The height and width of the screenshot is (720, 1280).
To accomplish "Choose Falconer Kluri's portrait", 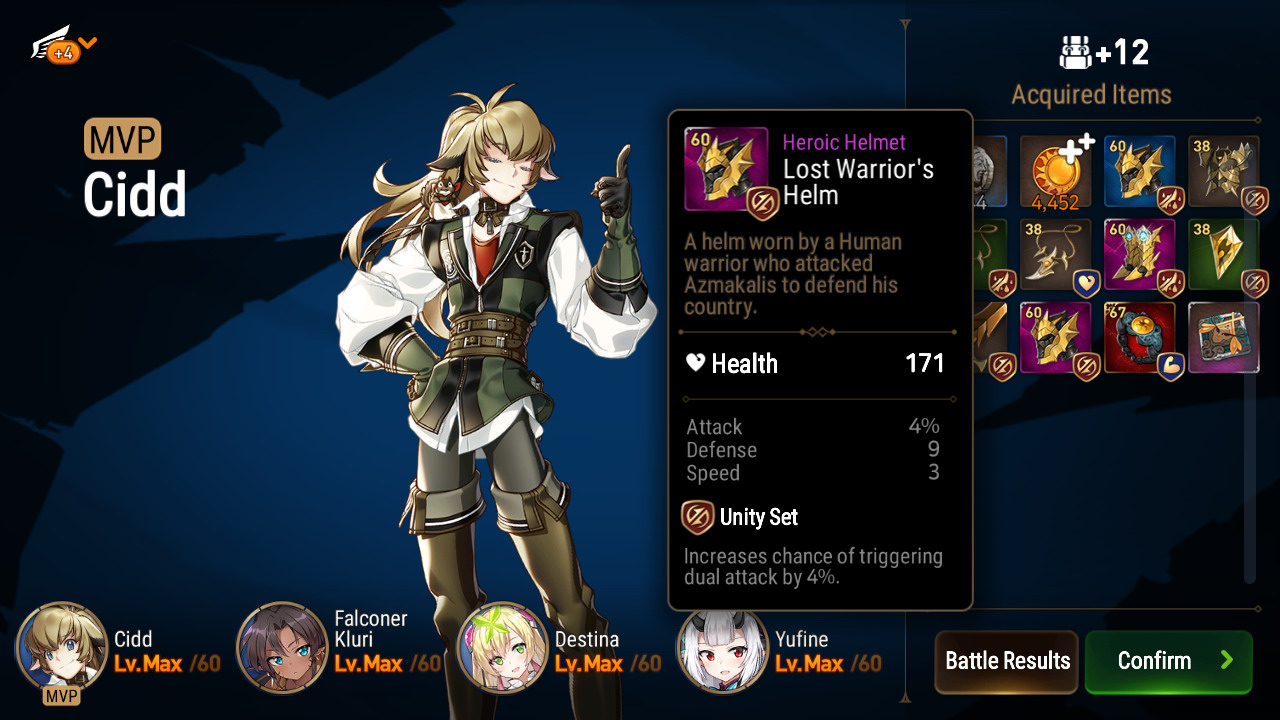I will 282,648.
